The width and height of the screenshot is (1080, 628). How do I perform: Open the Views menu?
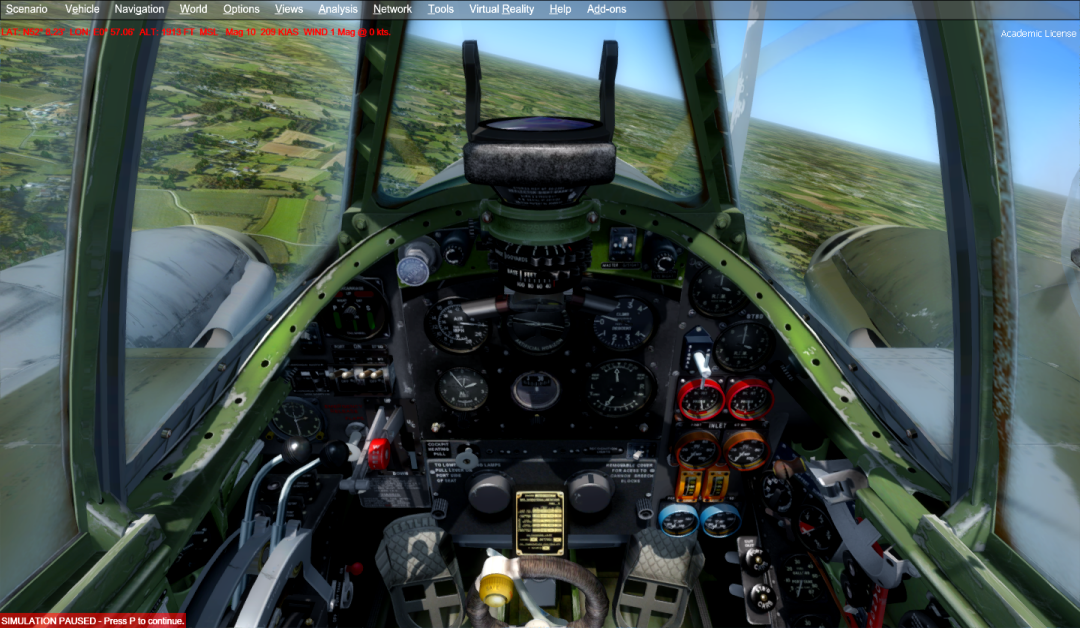pyautogui.click(x=289, y=9)
